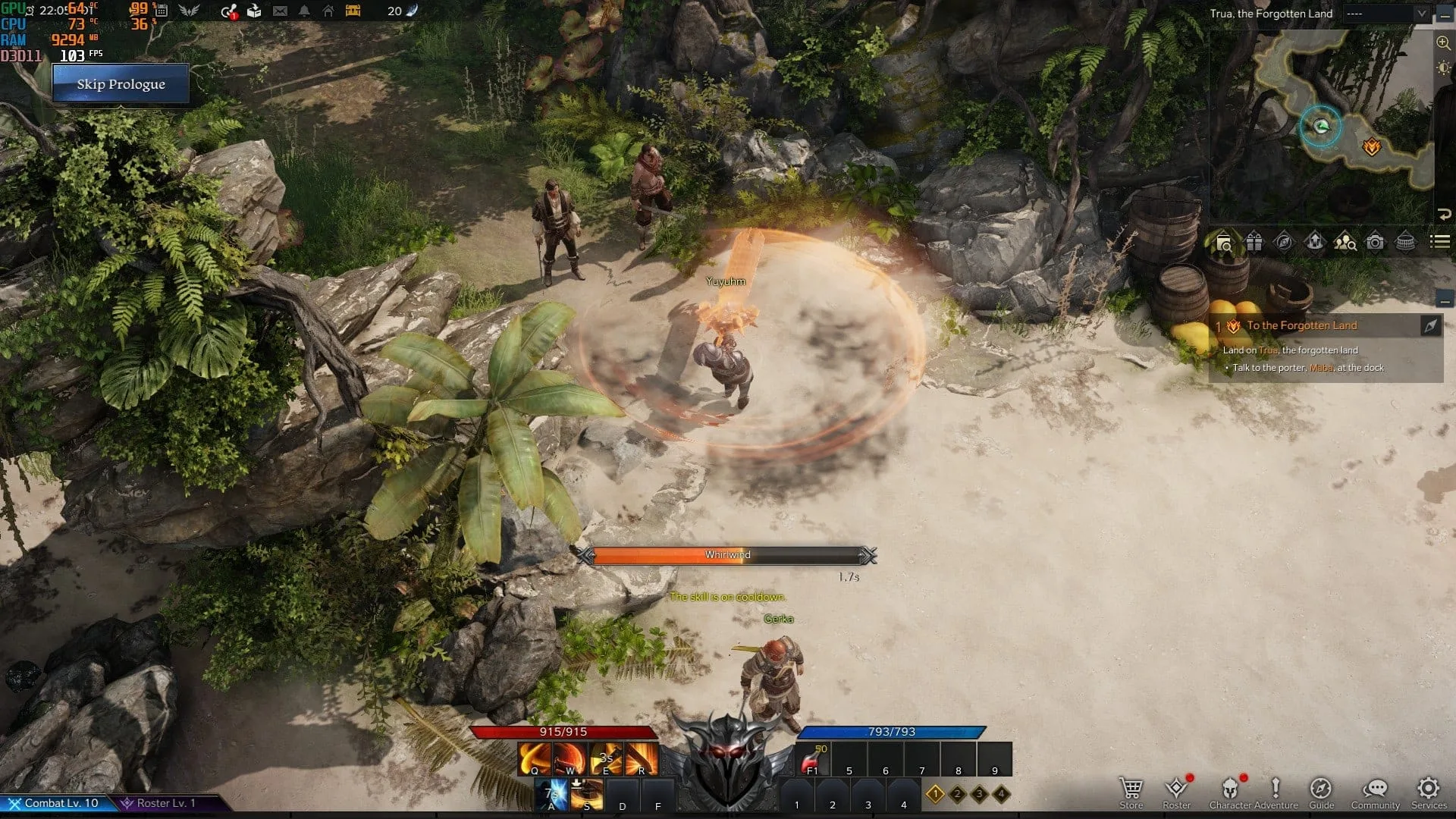Switch to quick slot preset 2

click(x=957, y=794)
